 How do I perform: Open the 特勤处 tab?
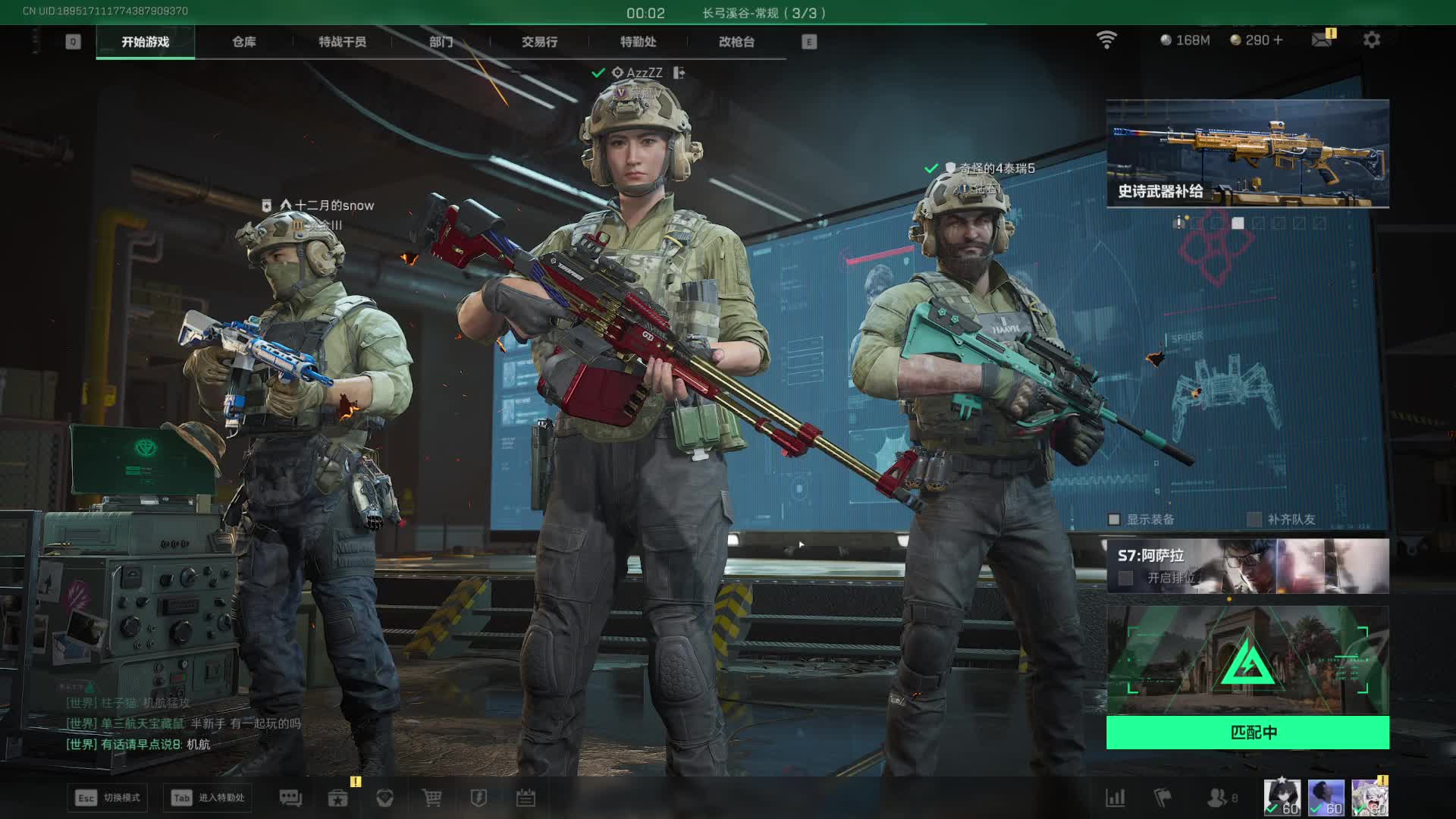pyautogui.click(x=638, y=42)
